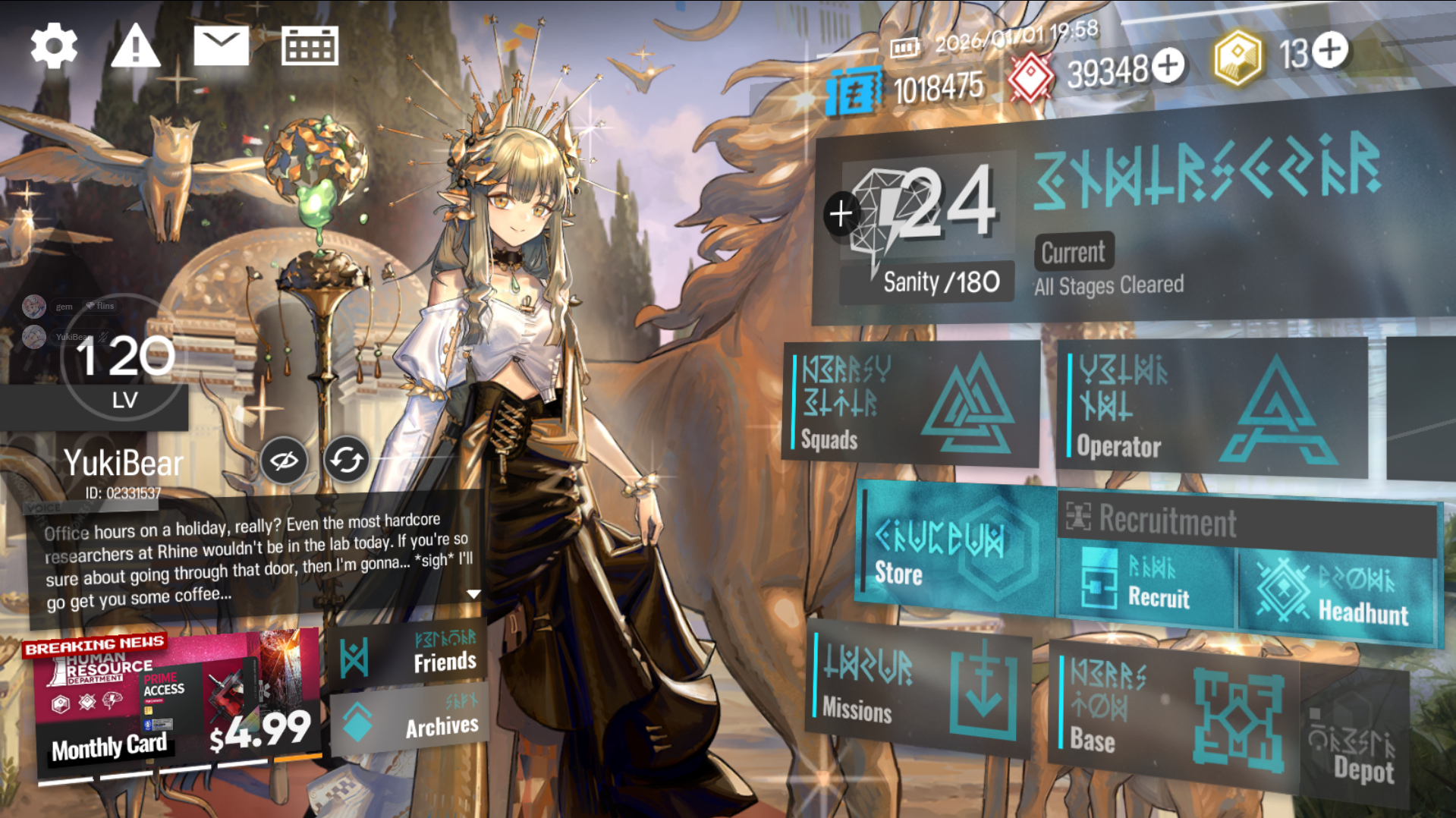The width and height of the screenshot is (1456, 818).
Task: Enter the Current stage terminal panel
Action: (x=1206, y=220)
